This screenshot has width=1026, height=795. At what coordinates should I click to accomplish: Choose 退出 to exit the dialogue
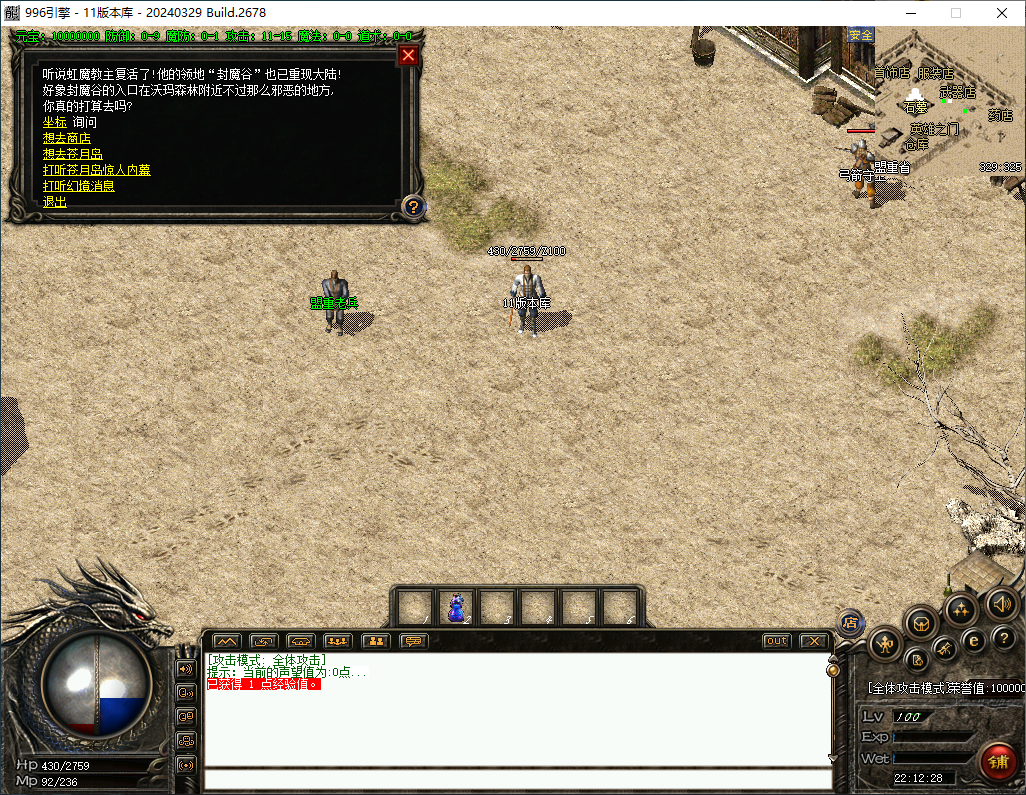point(55,202)
